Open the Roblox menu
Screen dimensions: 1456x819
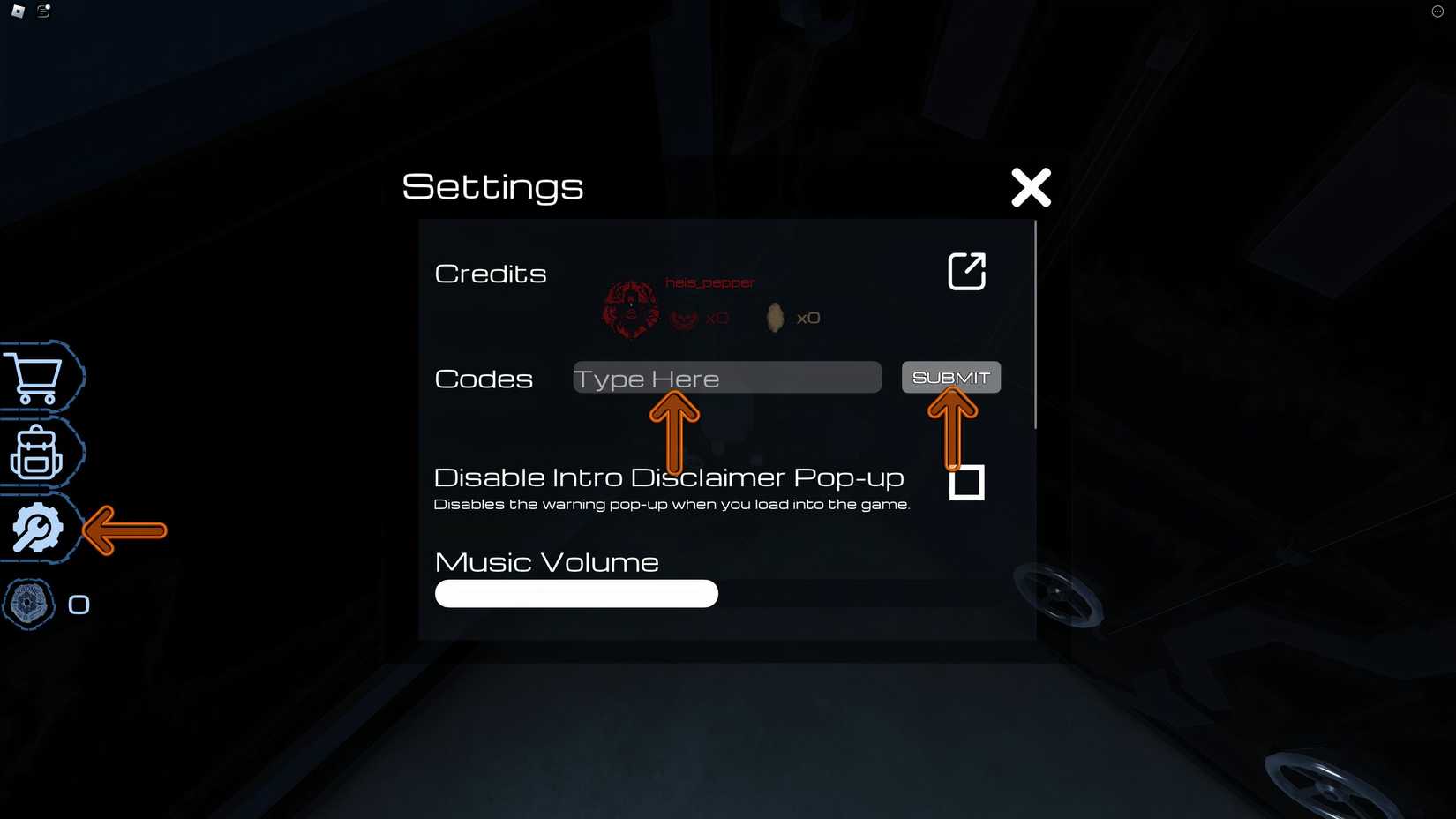[15, 11]
